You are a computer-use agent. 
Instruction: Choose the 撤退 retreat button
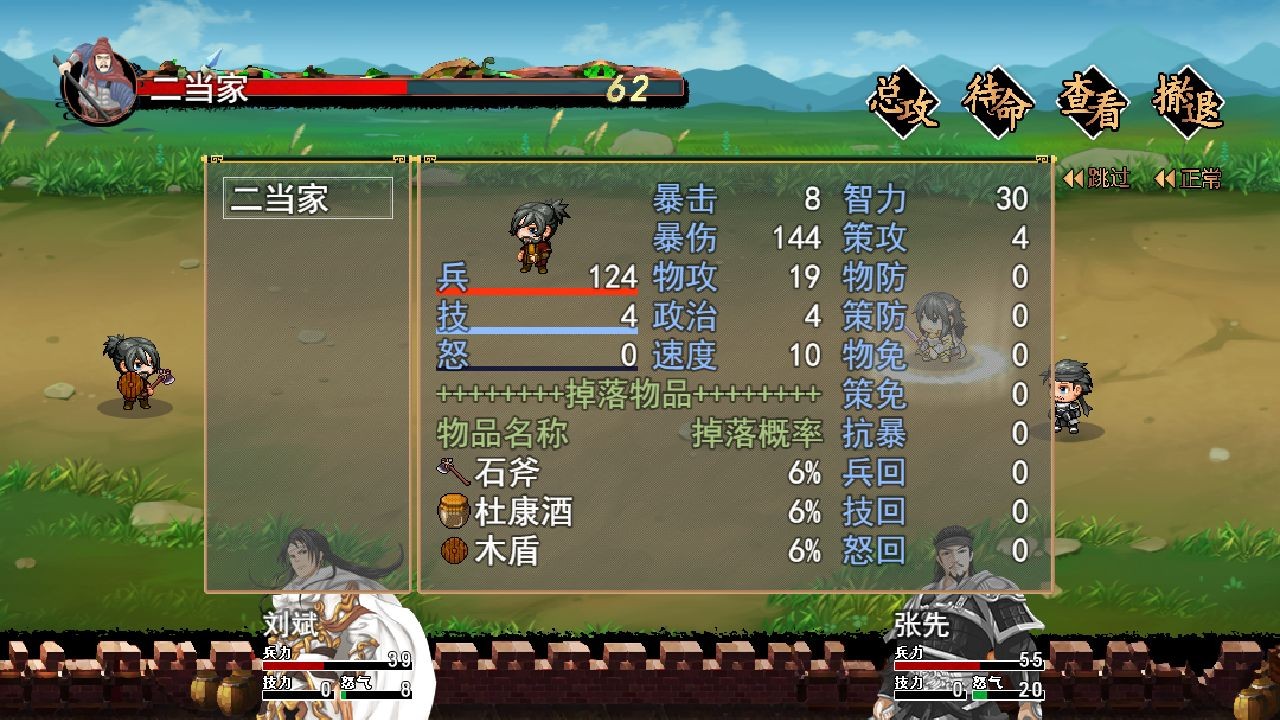click(1188, 103)
